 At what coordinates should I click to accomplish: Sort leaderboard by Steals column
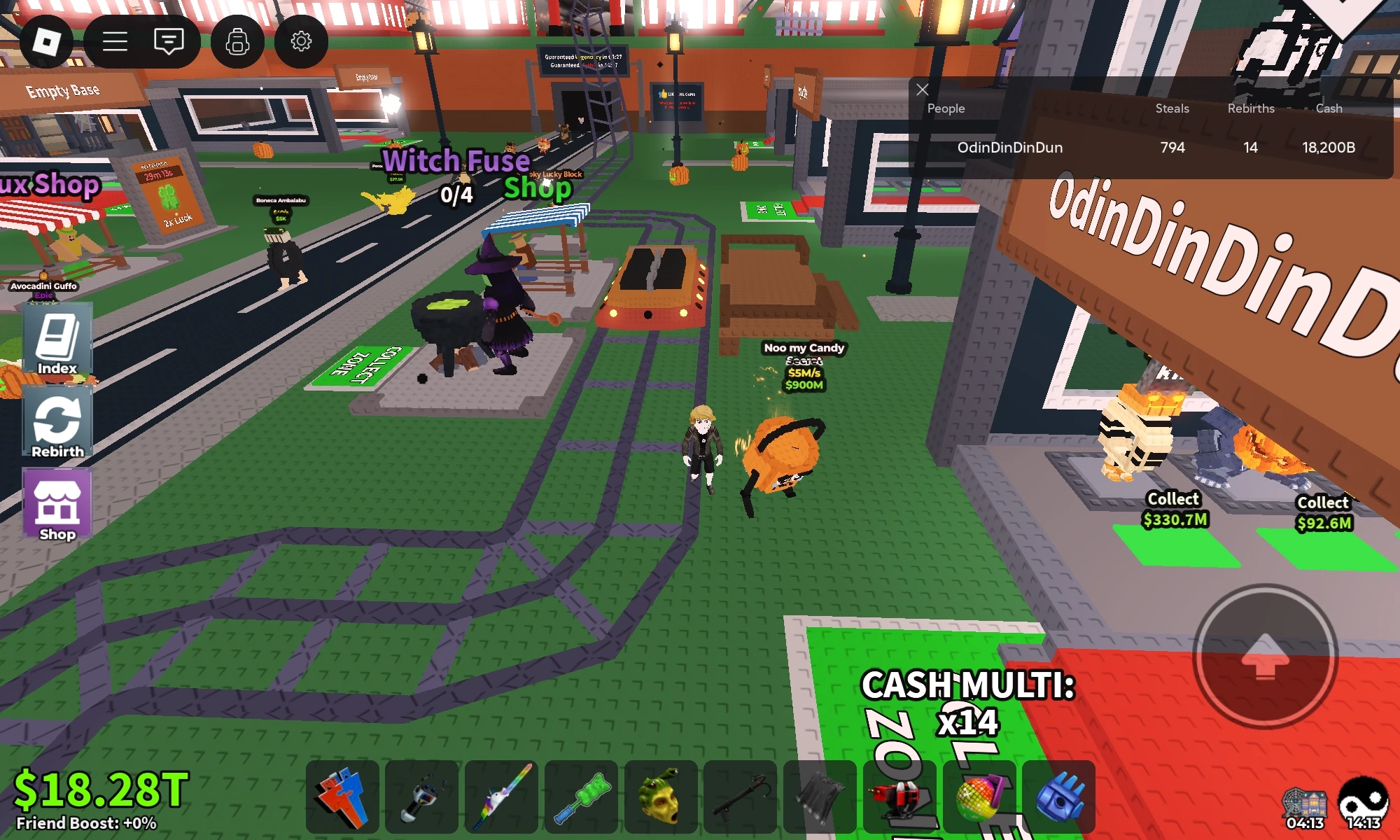tap(1173, 108)
